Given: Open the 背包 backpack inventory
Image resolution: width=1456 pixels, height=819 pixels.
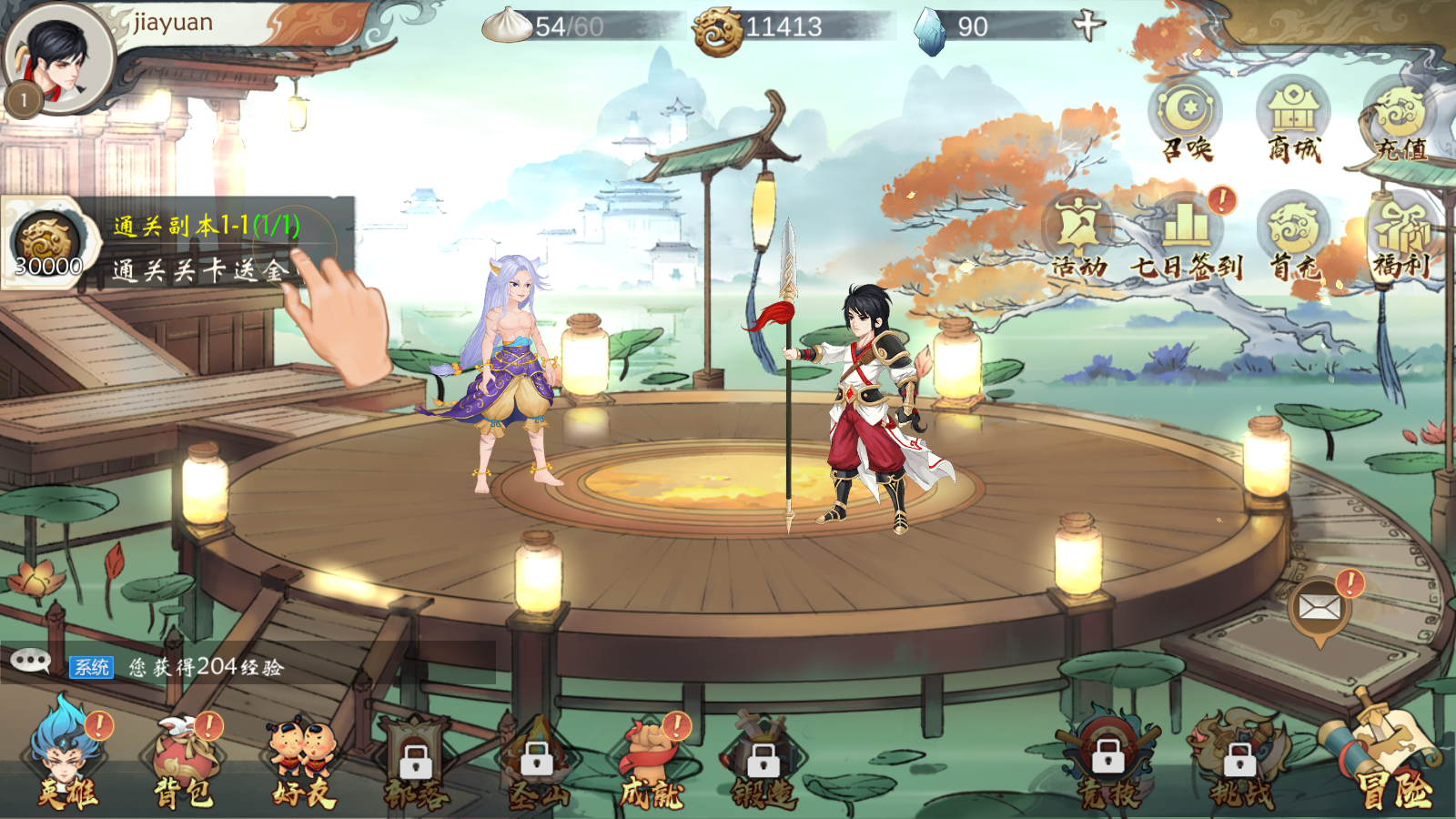Looking at the screenshot, I should [184, 764].
